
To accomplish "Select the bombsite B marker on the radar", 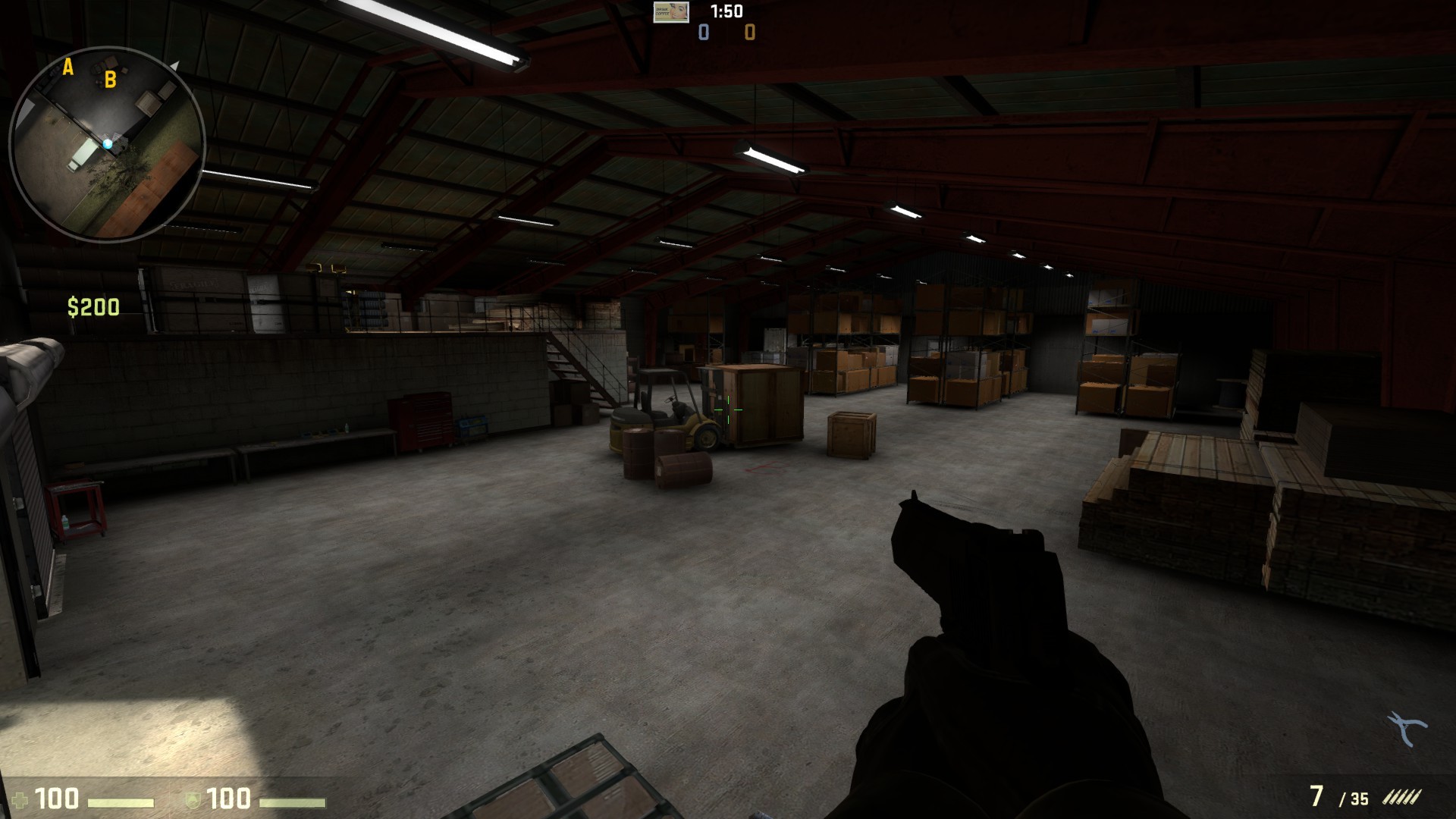I will pyautogui.click(x=111, y=79).
